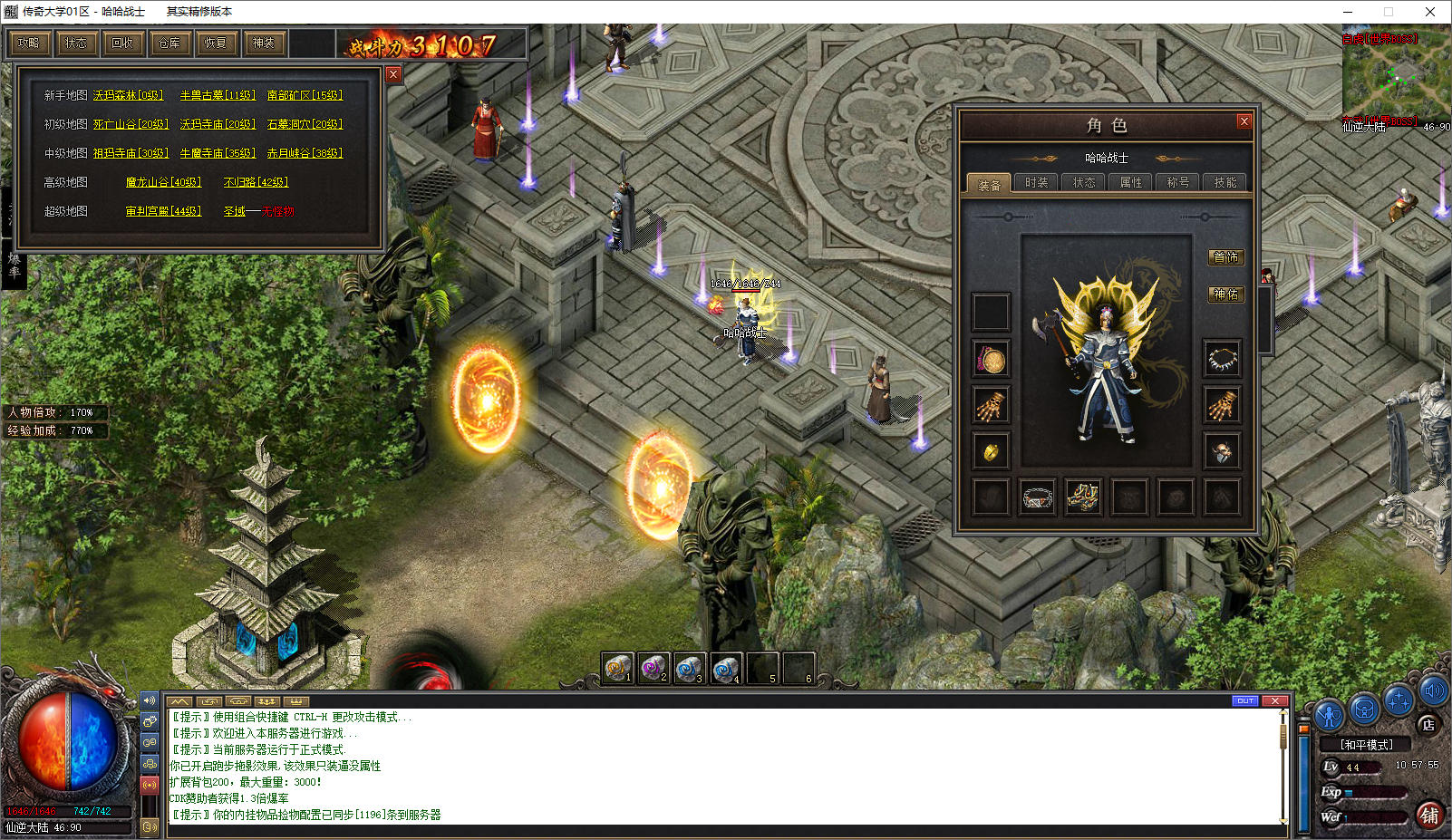Open the 属性 attributes tab

pos(1131,183)
